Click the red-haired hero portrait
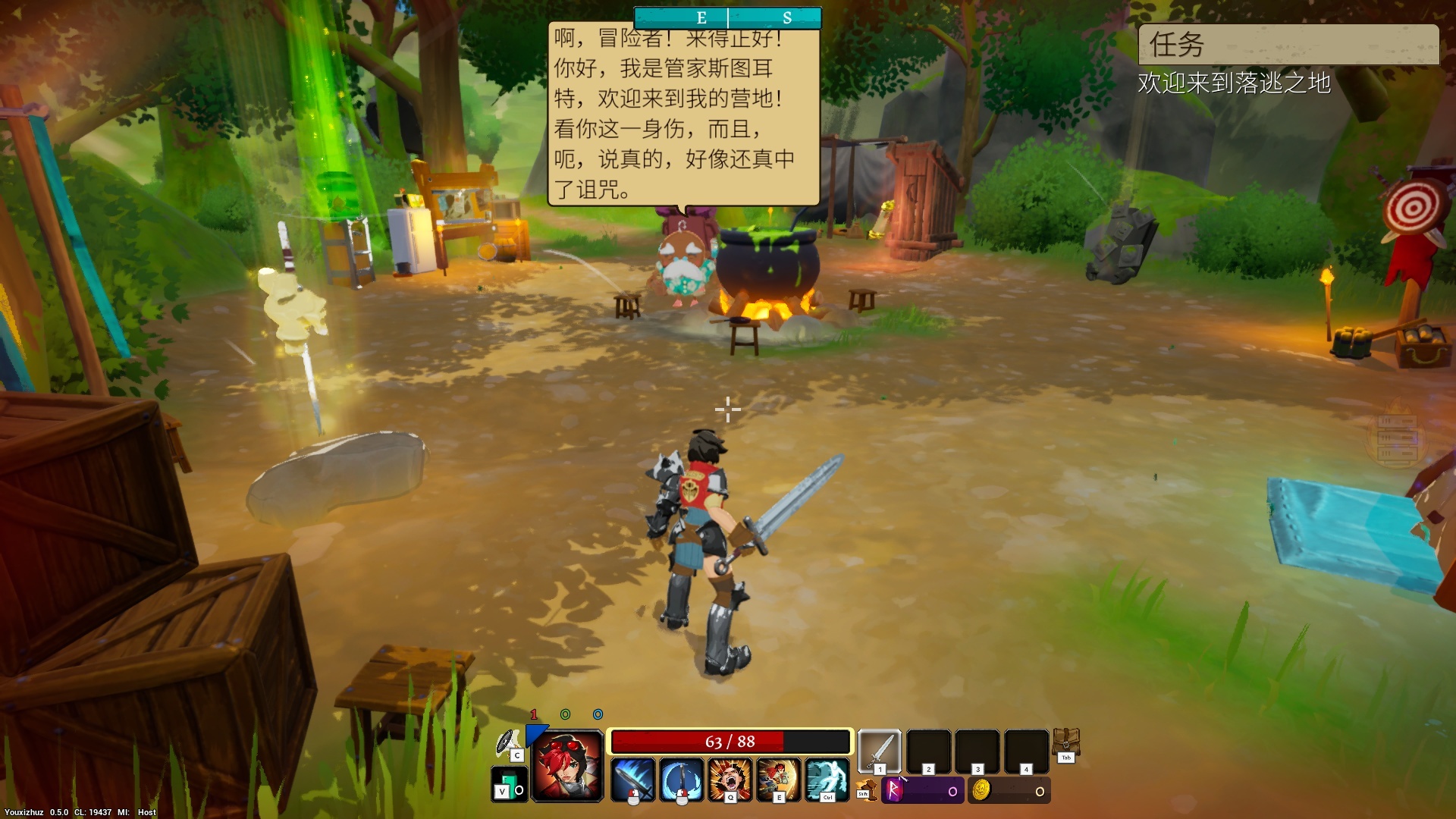Screen dimensions: 1456x819 tap(568, 766)
